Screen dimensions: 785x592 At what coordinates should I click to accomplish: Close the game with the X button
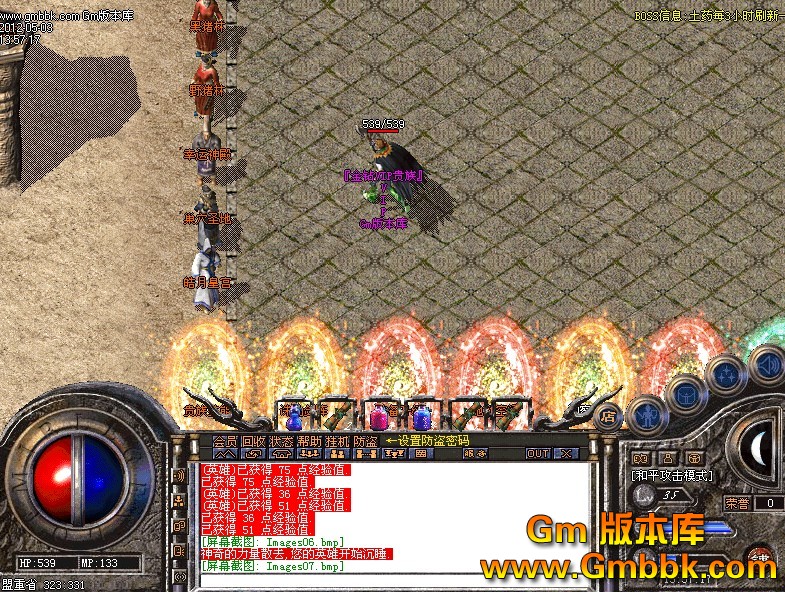tap(565, 454)
